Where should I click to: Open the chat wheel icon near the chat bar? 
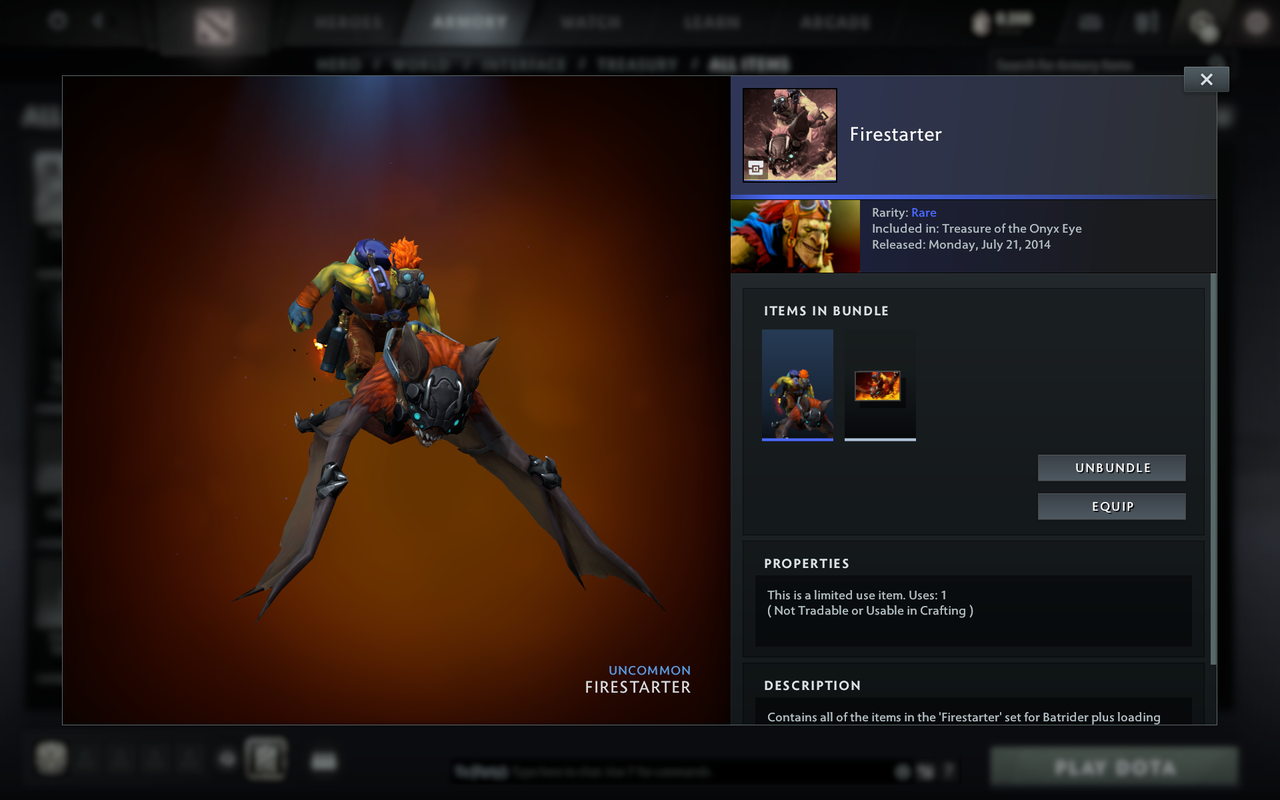pyautogui.click(x=903, y=771)
